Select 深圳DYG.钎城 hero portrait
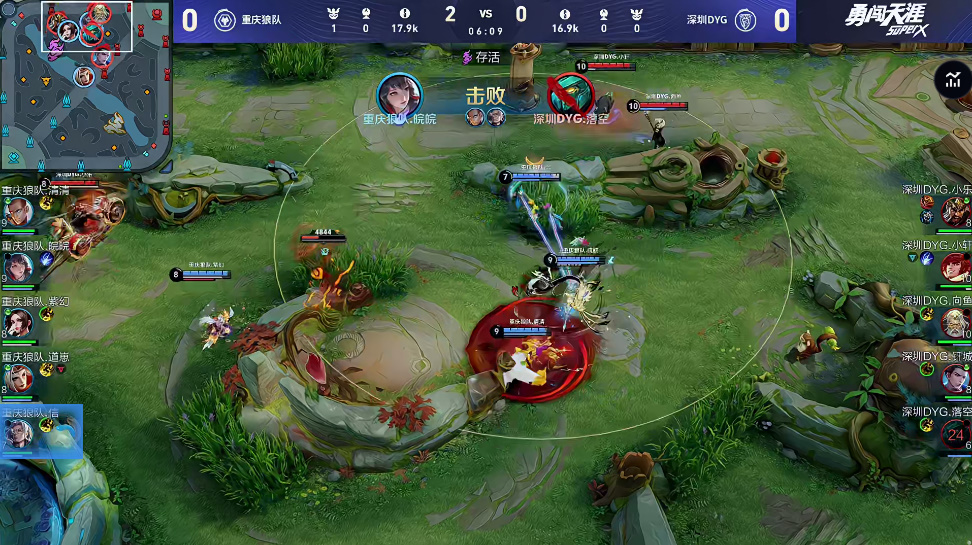The image size is (972, 545). [953, 378]
